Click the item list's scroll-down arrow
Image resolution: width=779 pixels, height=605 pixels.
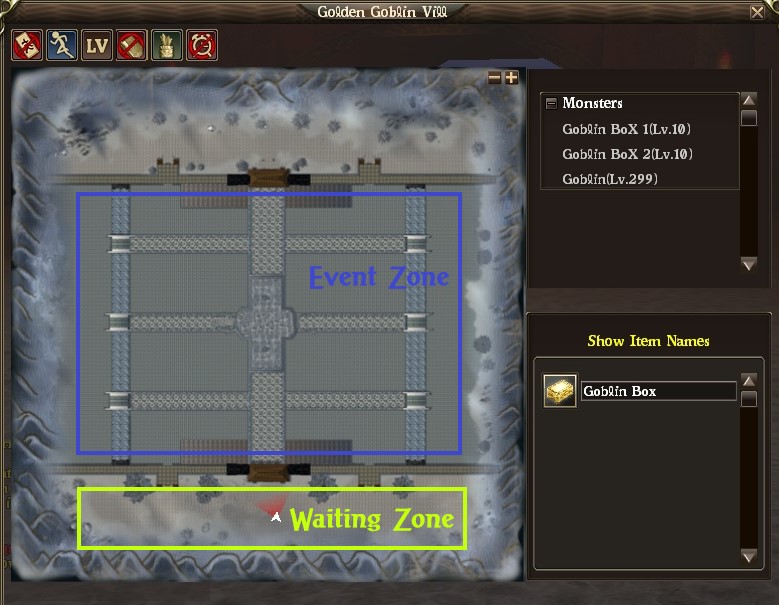(x=749, y=556)
